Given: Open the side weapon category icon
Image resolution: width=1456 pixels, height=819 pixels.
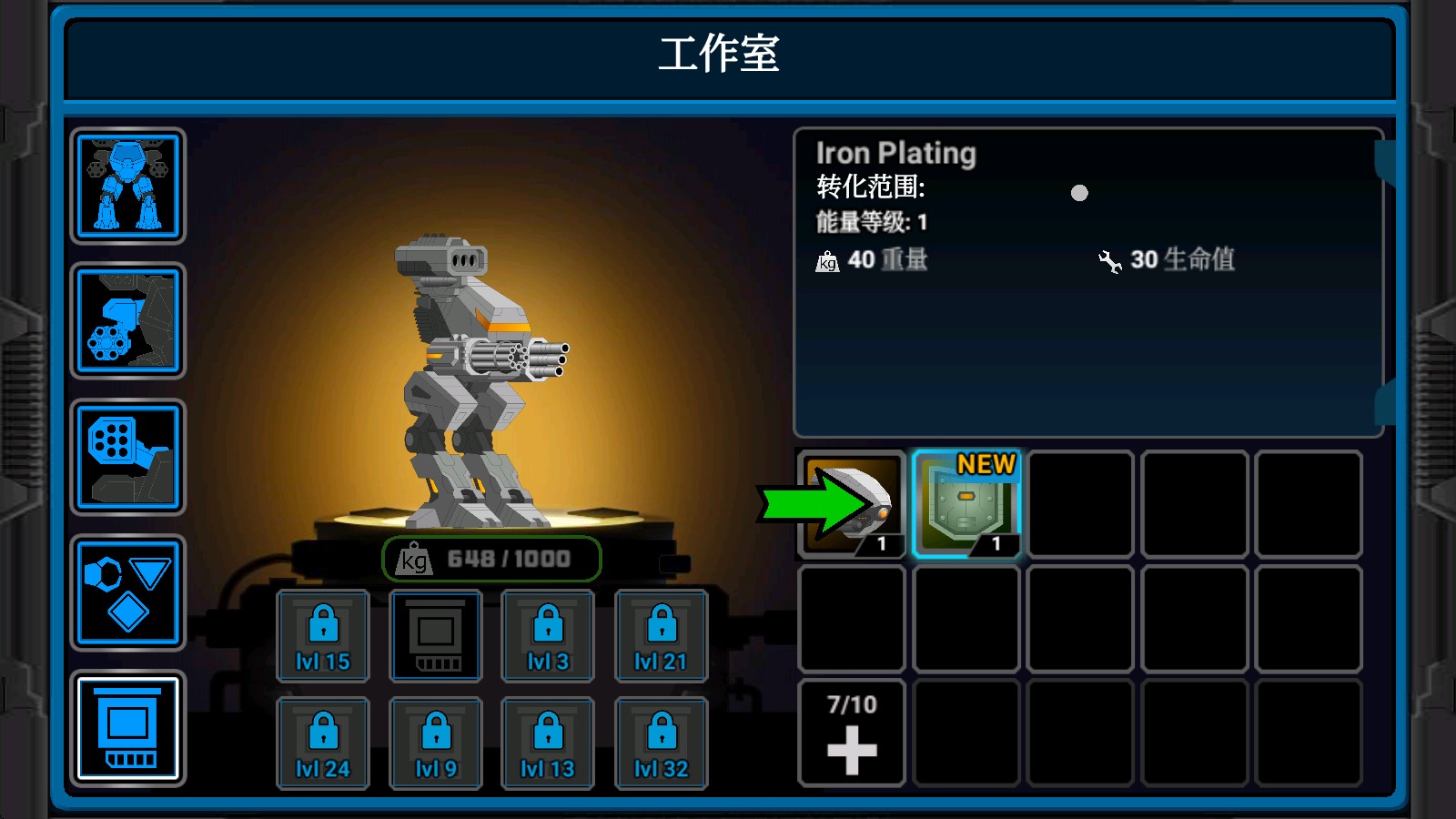Looking at the screenshot, I should (127, 321).
